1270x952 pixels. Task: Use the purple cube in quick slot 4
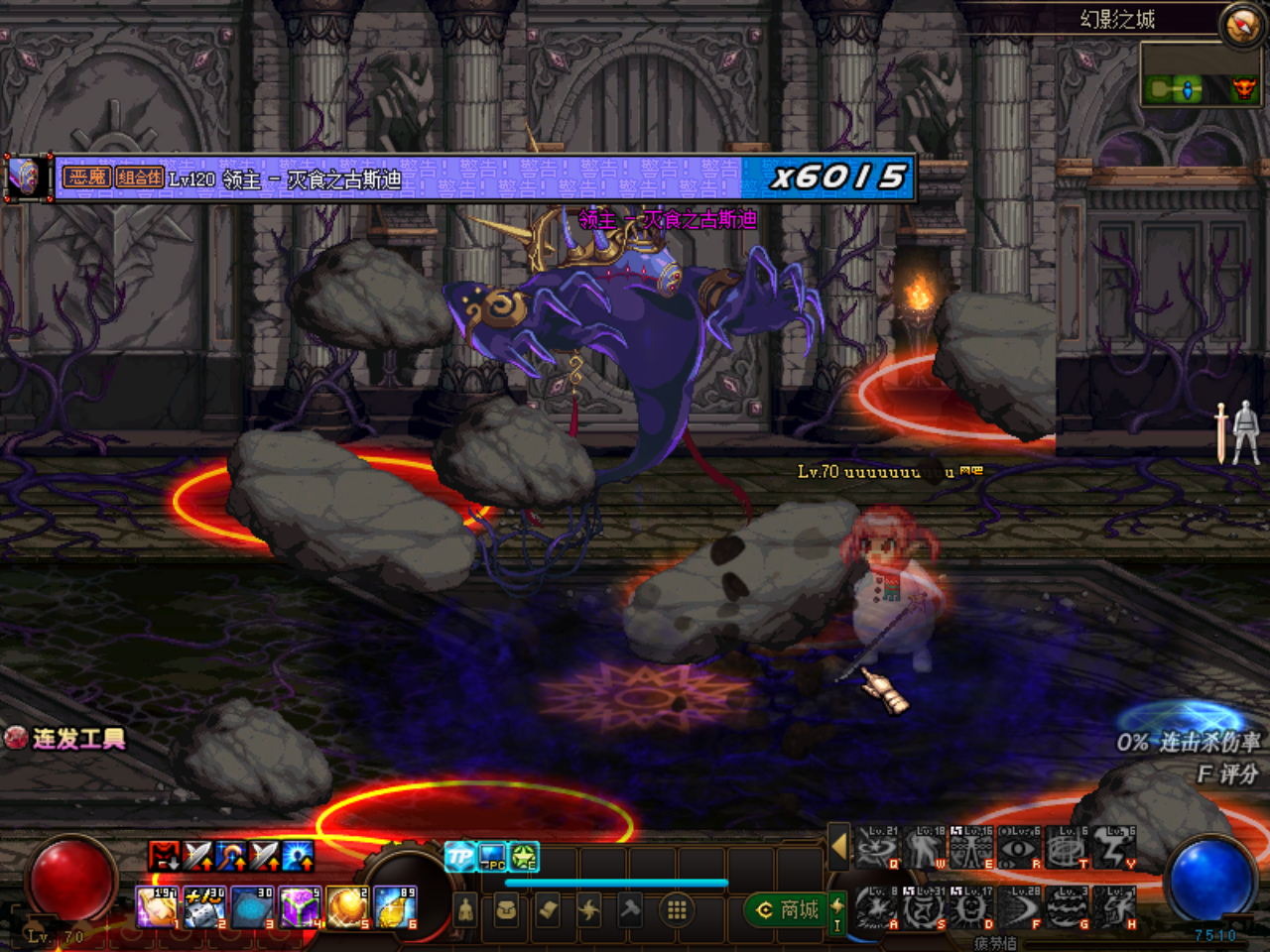pos(300,907)
